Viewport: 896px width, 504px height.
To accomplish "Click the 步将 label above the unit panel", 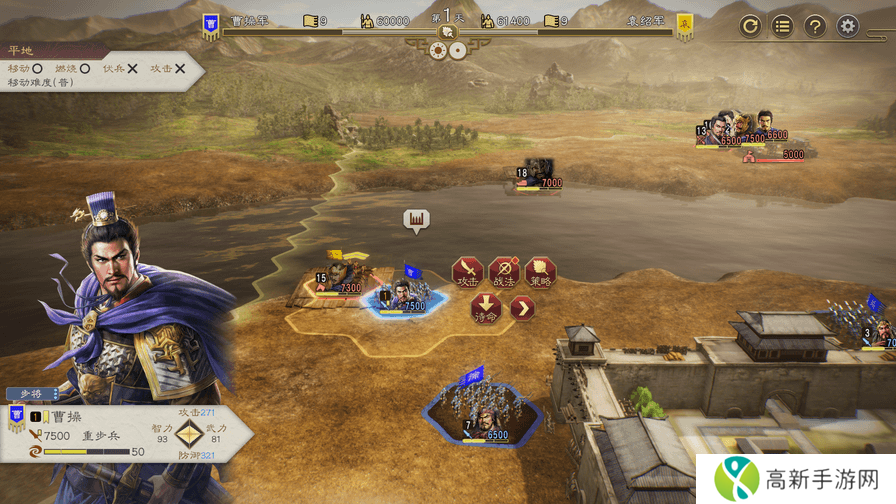I will pos(26,393).
